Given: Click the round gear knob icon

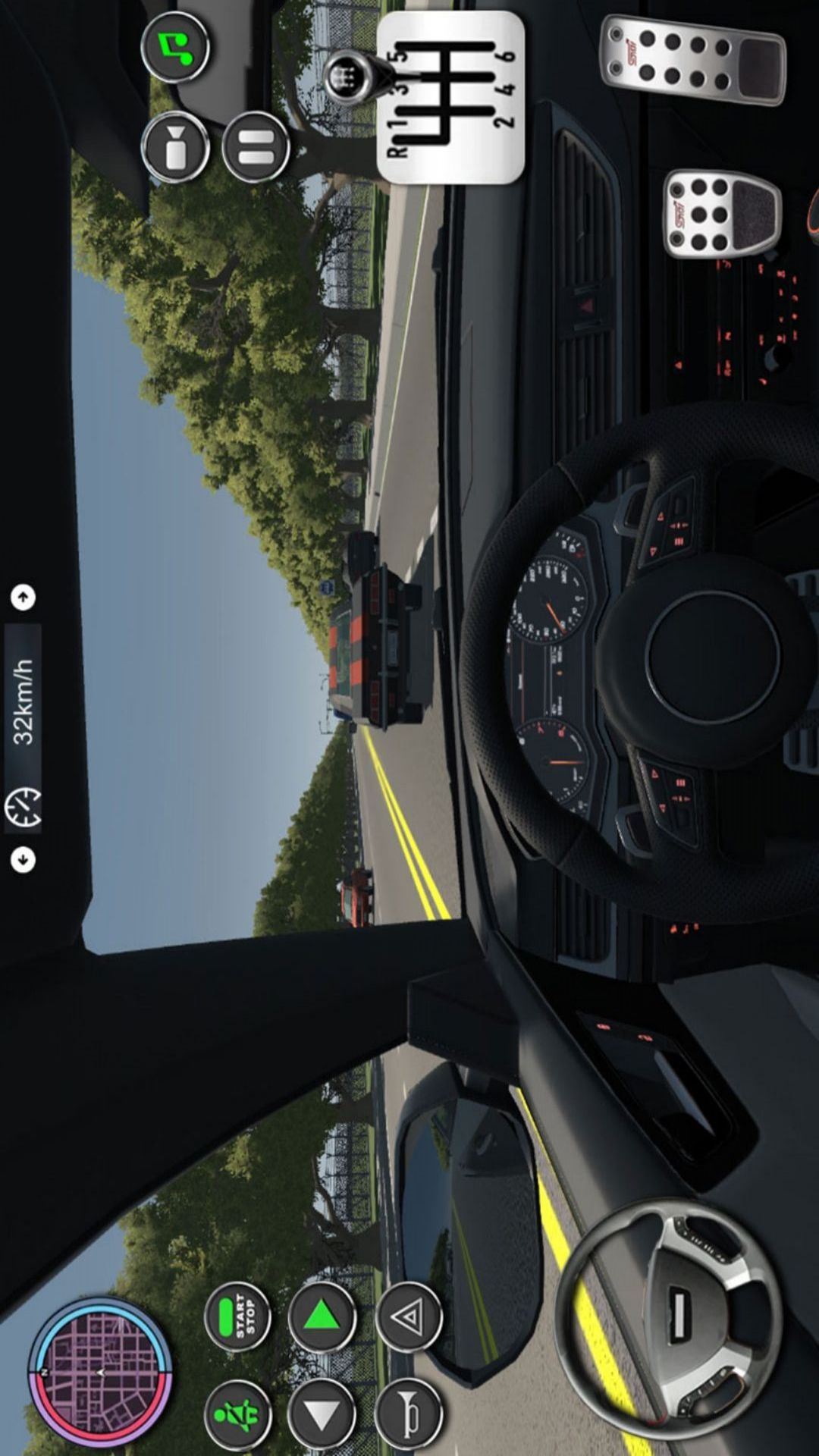Looking at the screenshot, I should [350, 76].
